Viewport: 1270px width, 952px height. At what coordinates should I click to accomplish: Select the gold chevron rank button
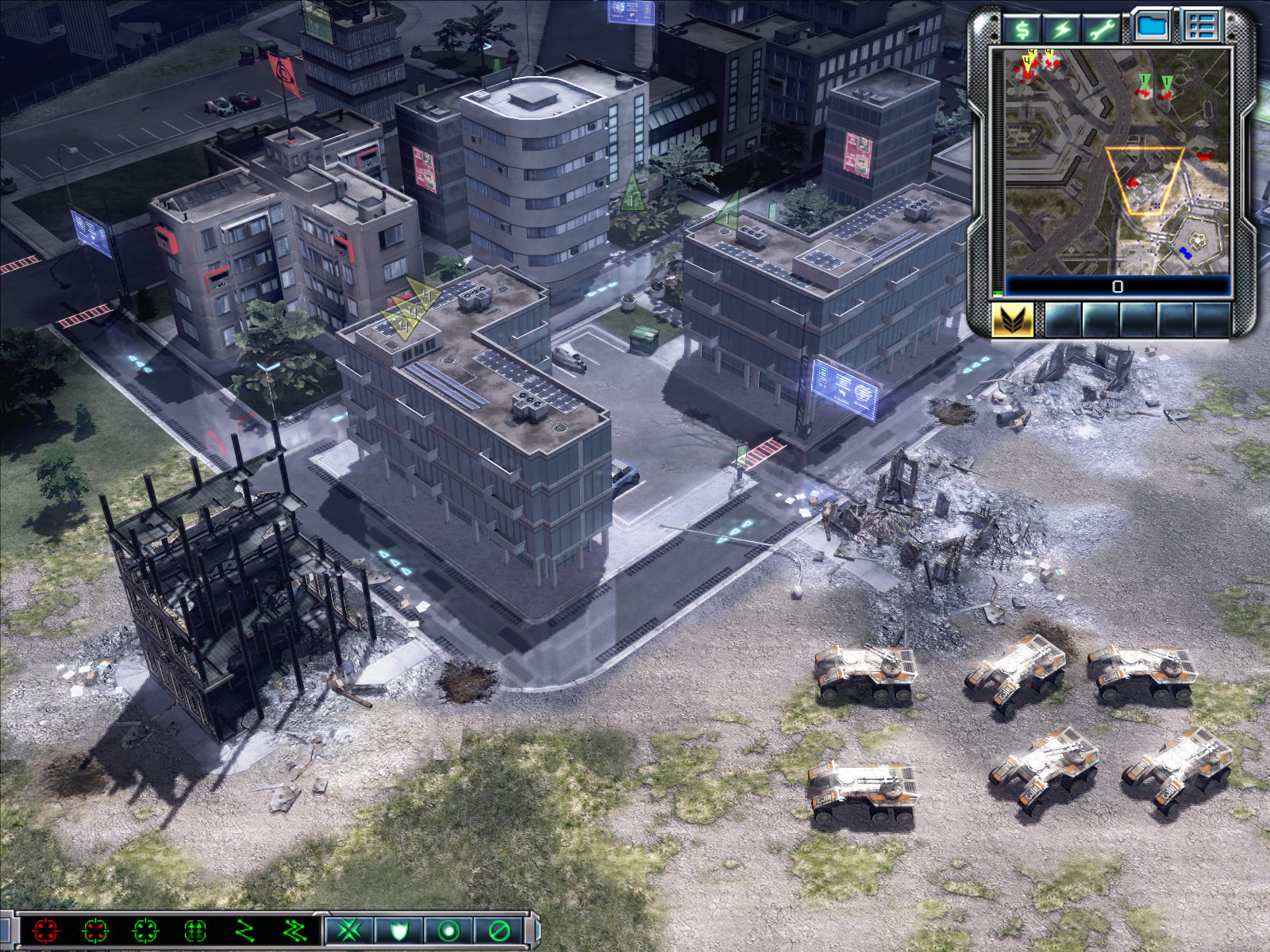1013,321
